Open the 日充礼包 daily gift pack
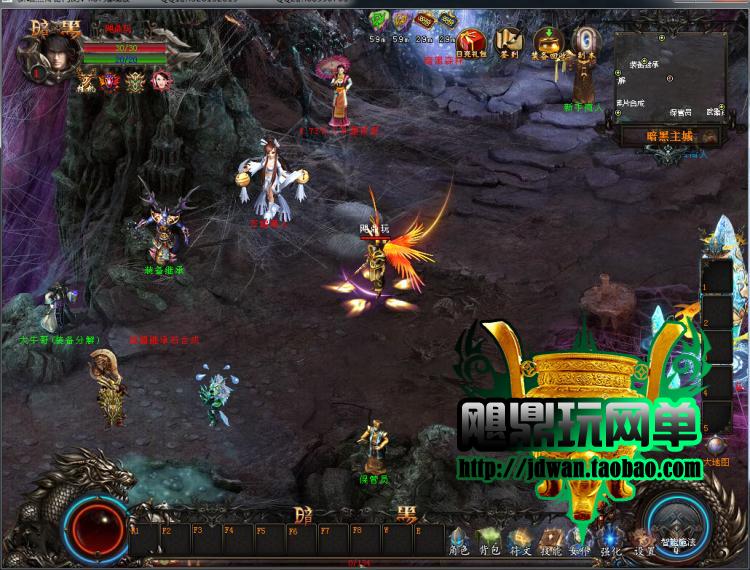The width and height of the screenshot is (750, 570). tap(472, 40)
